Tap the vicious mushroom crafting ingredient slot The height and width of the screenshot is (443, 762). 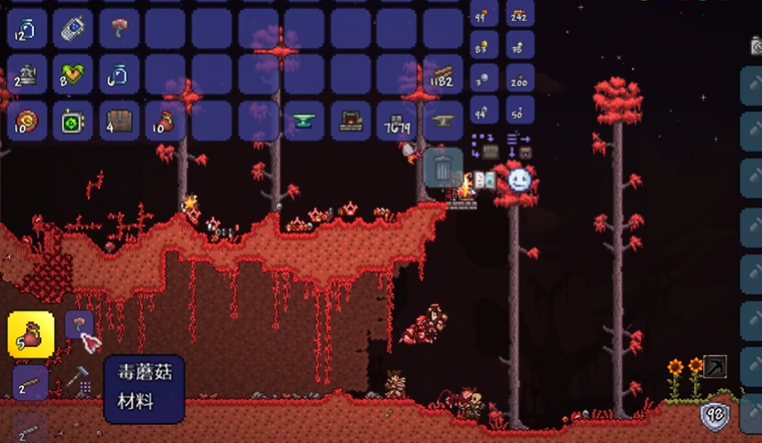(79, 325)
